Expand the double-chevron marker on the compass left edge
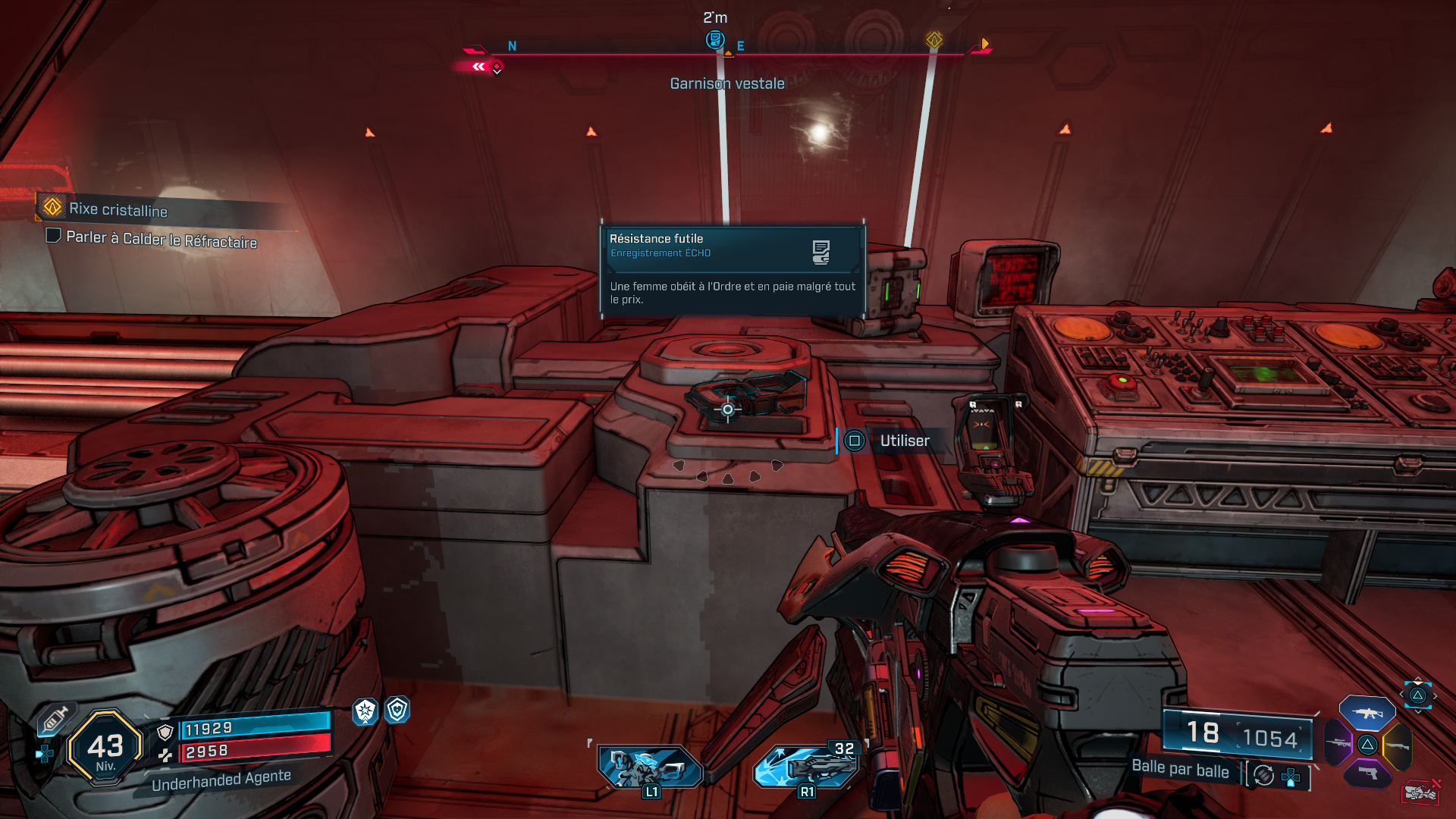This screenshot has width=1456, height=819. pyautogui.click(x=479, y=67)
